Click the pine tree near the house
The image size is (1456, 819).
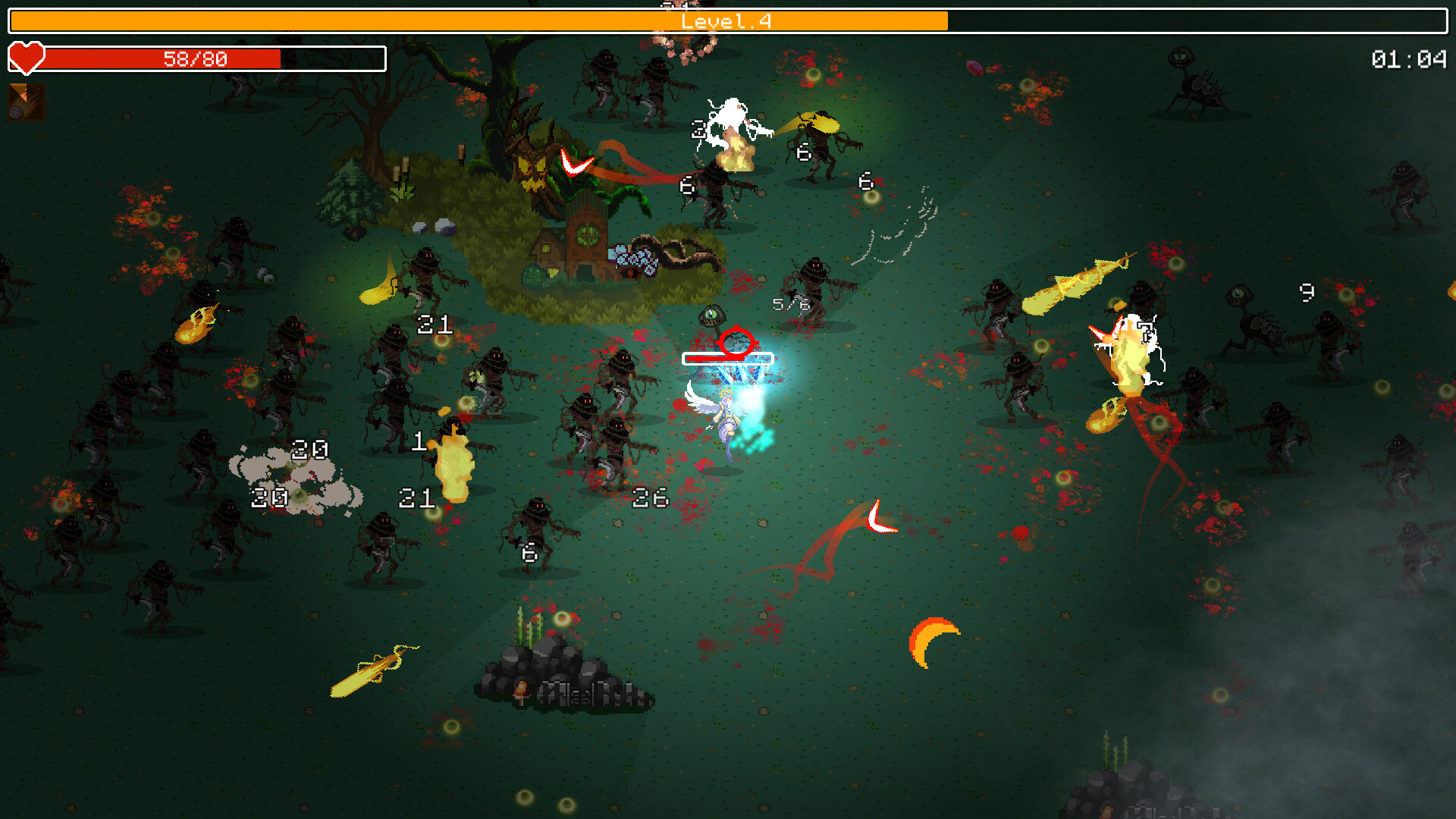pos(351,193)
